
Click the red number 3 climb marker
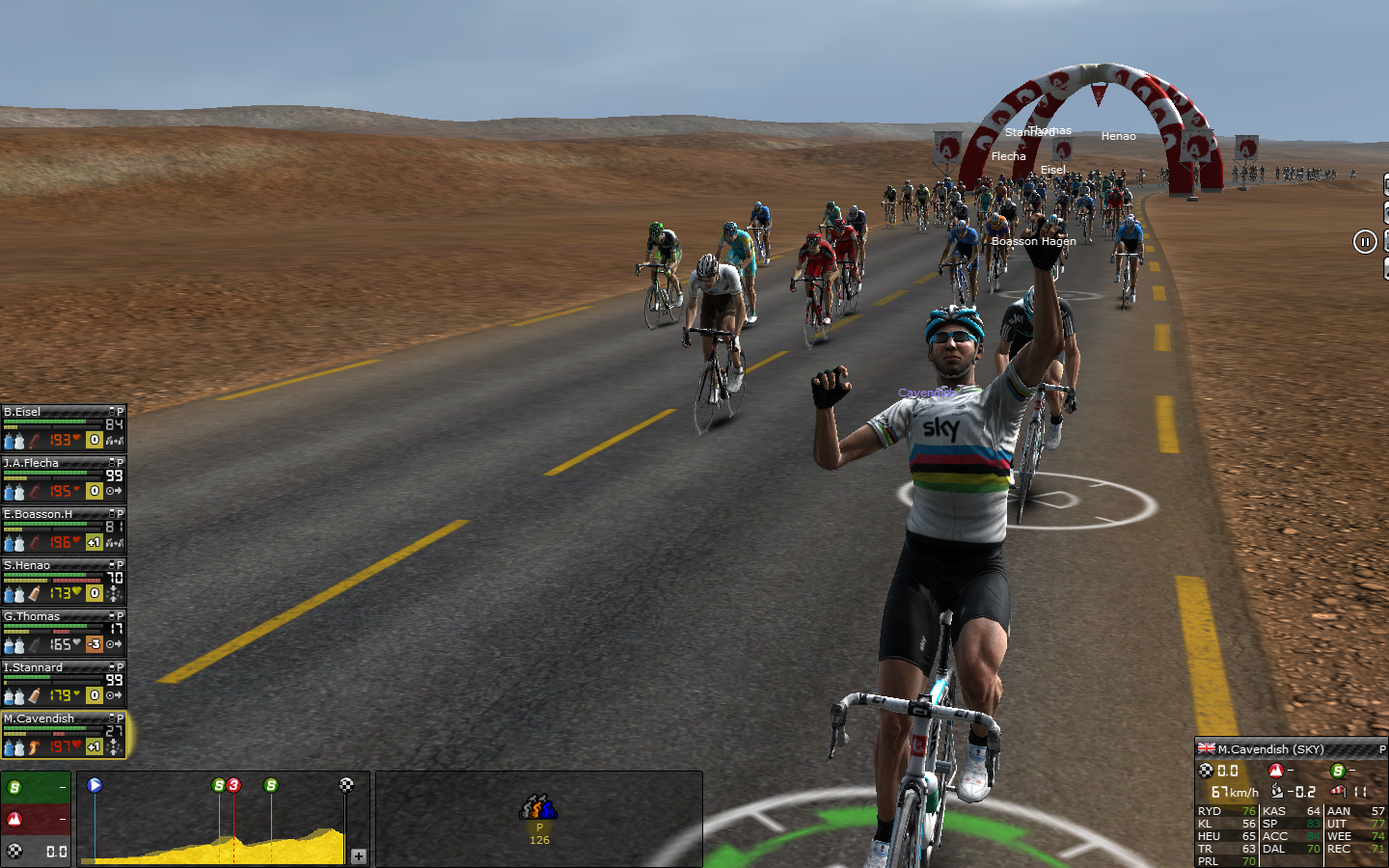point(233,785)
